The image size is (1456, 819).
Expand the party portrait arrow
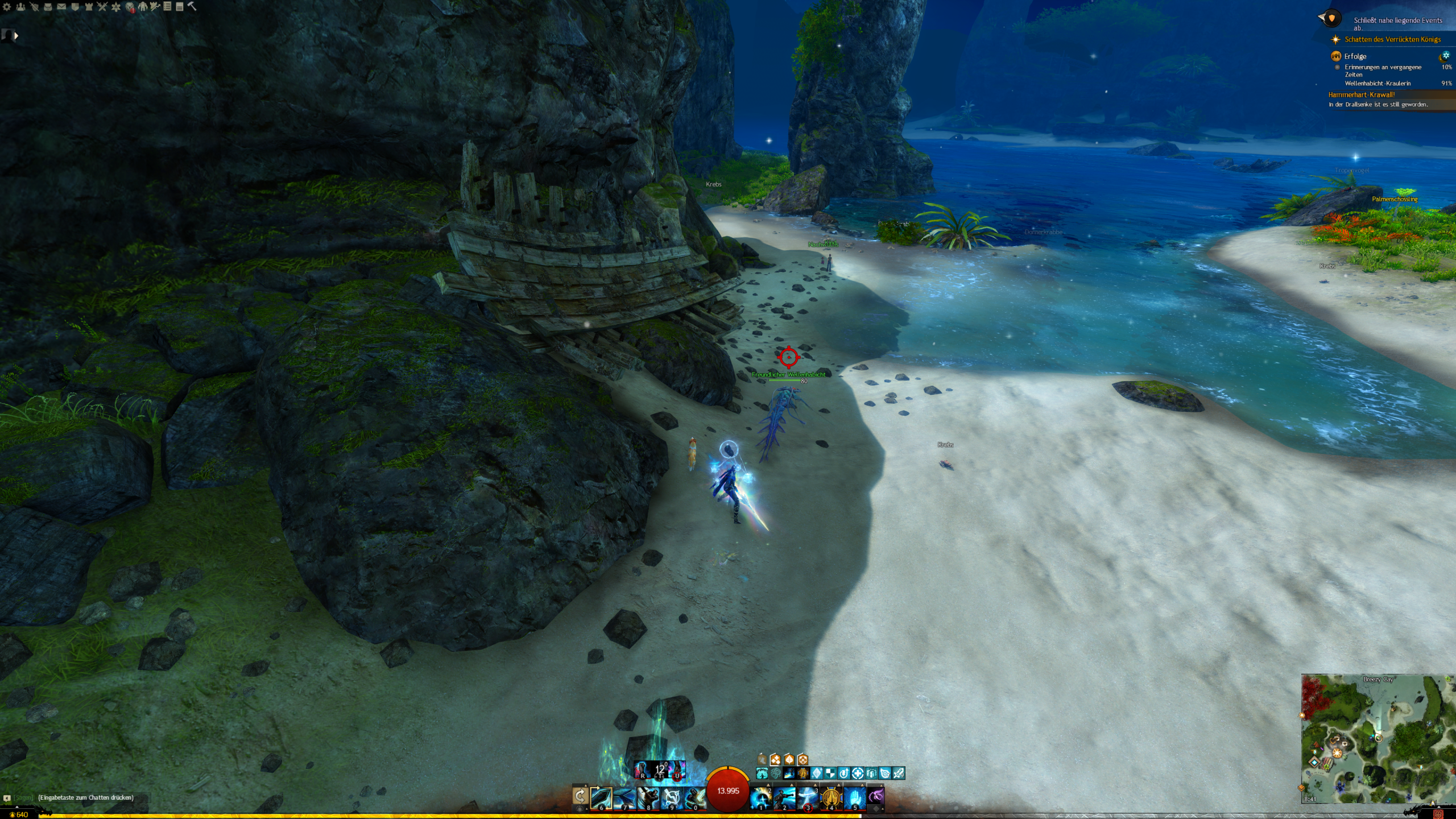click(16, 36)
